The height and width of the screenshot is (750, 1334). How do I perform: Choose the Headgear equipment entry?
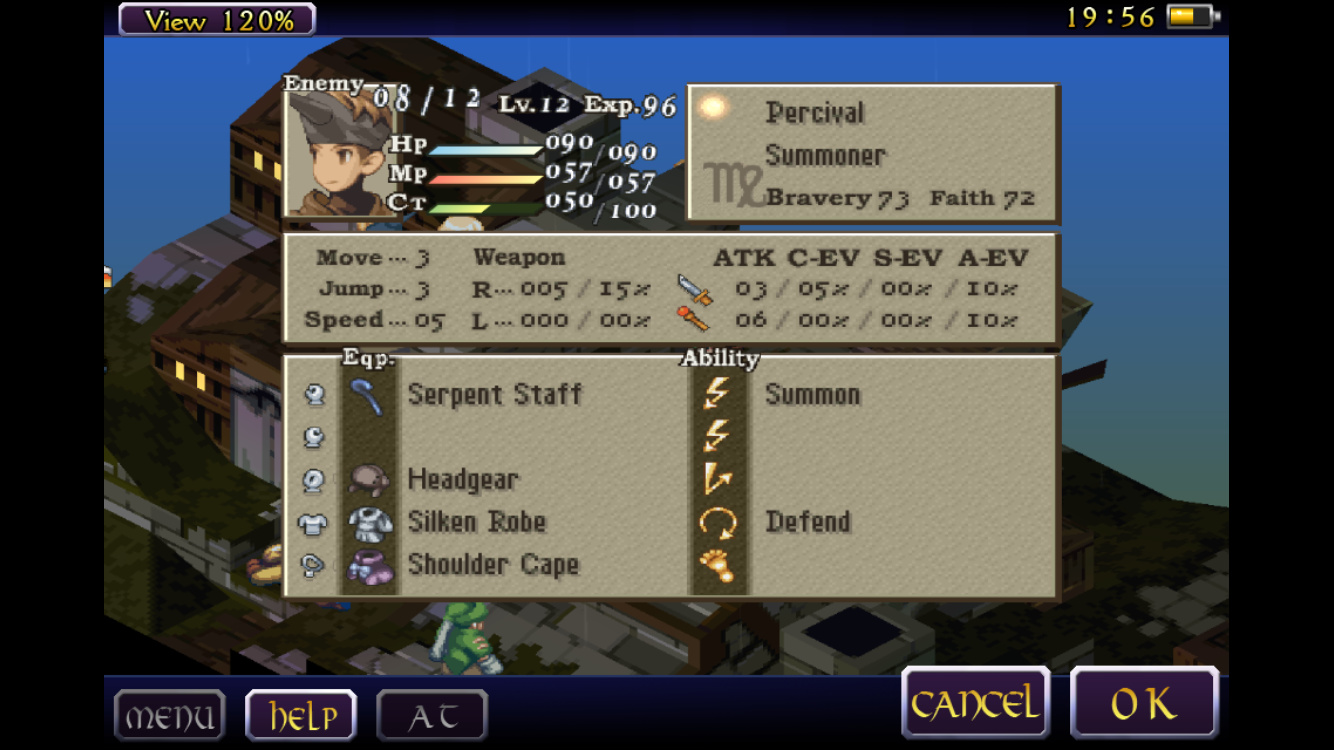click(462, 480)
